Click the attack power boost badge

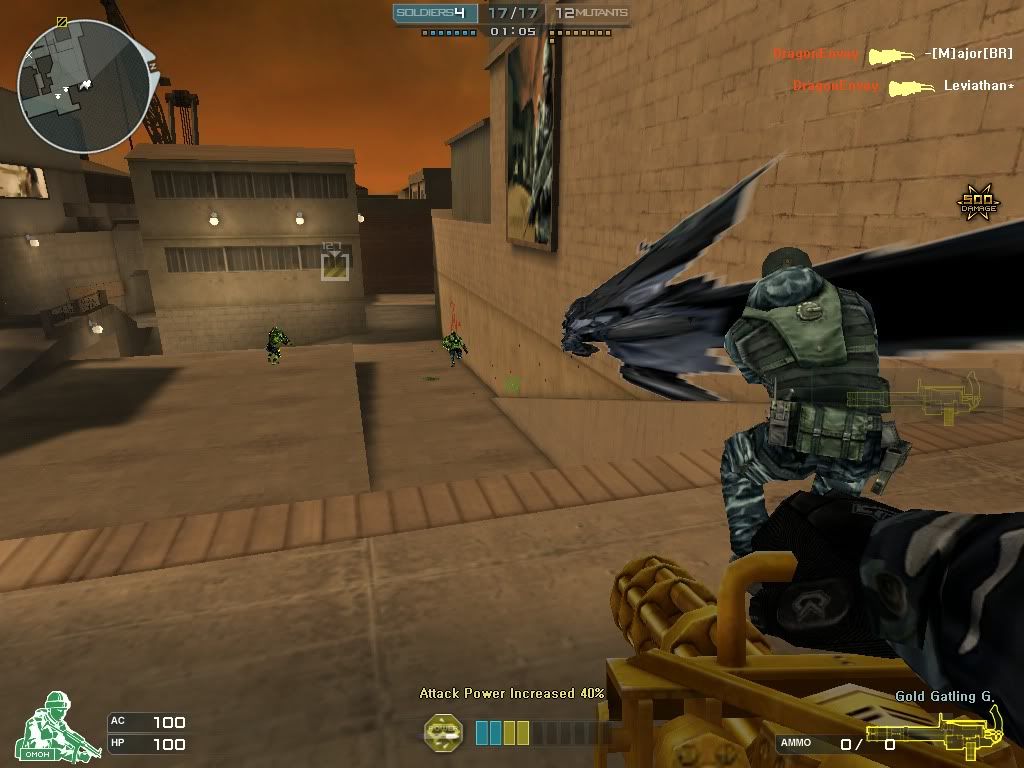click(x=444, y=732)
